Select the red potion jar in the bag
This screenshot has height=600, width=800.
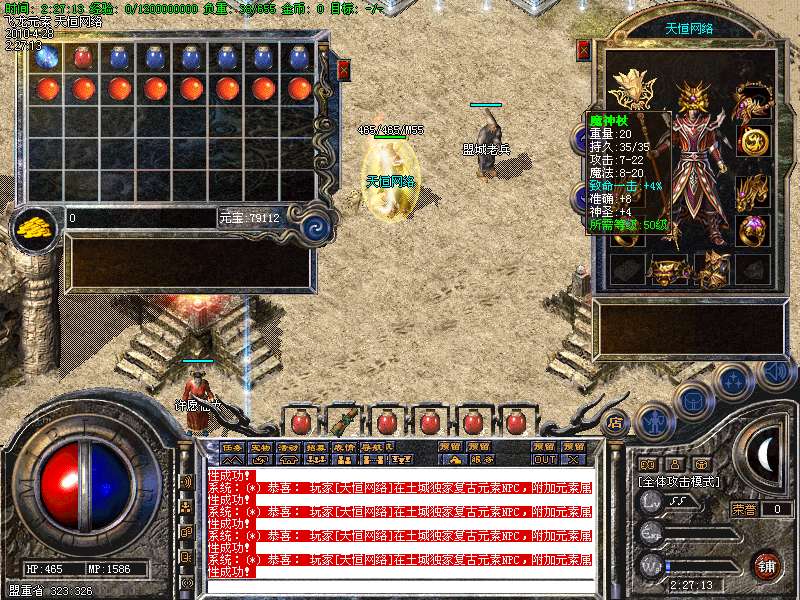click(83, 59)
